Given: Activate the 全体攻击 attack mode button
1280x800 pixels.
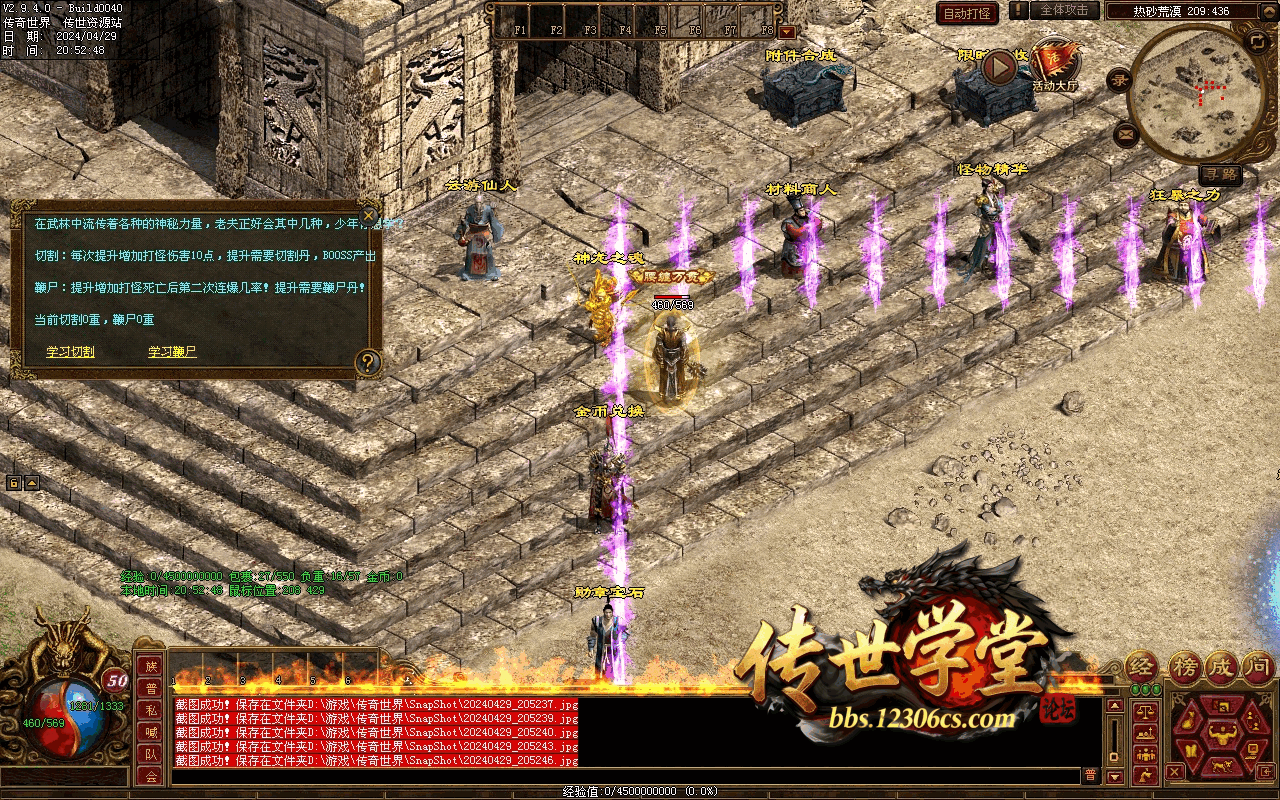Looking at the screenshot, I should tap(1064, 10).
